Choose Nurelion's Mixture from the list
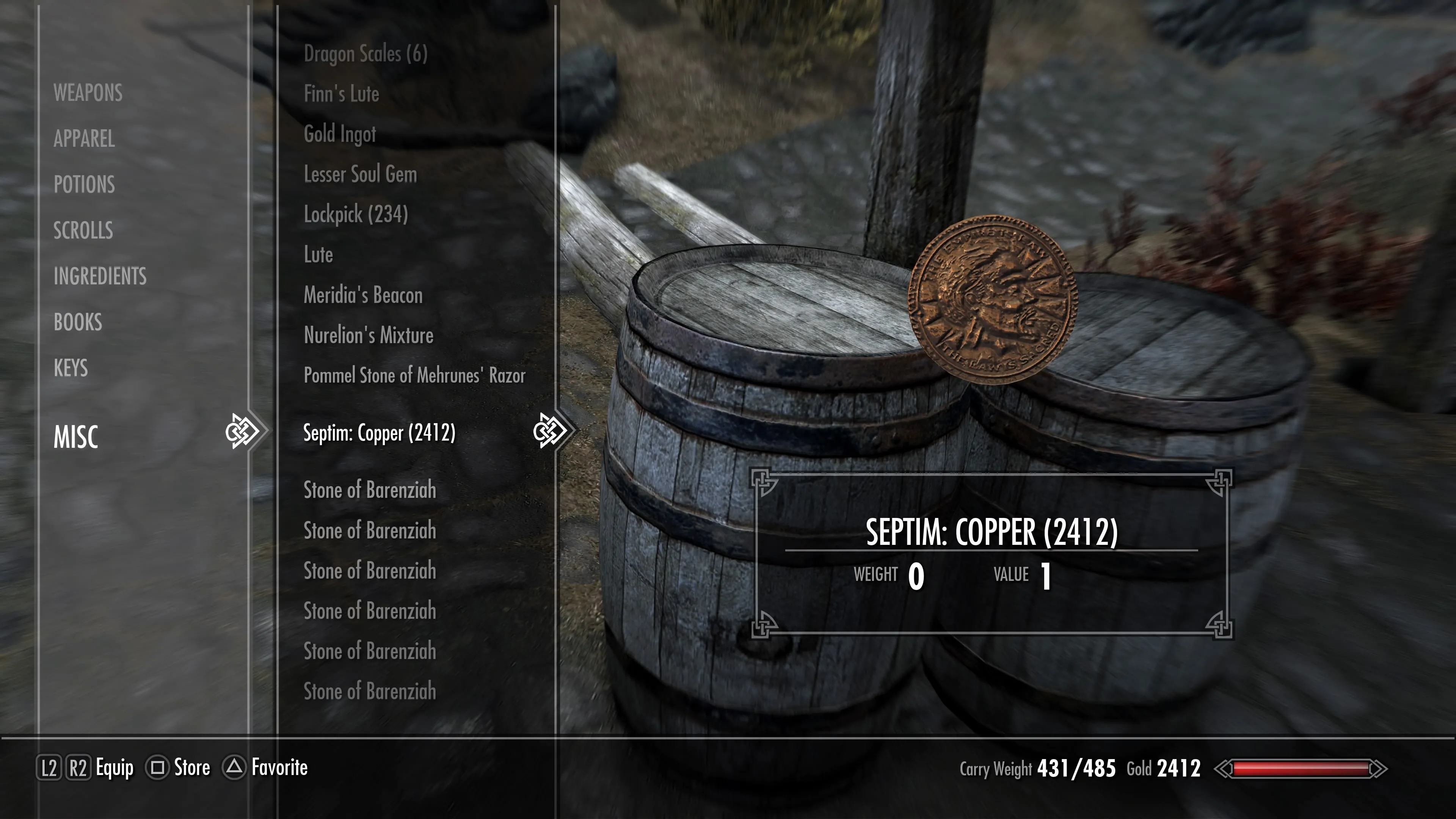This screenshot has height=819, width=1456. point(369,335)
